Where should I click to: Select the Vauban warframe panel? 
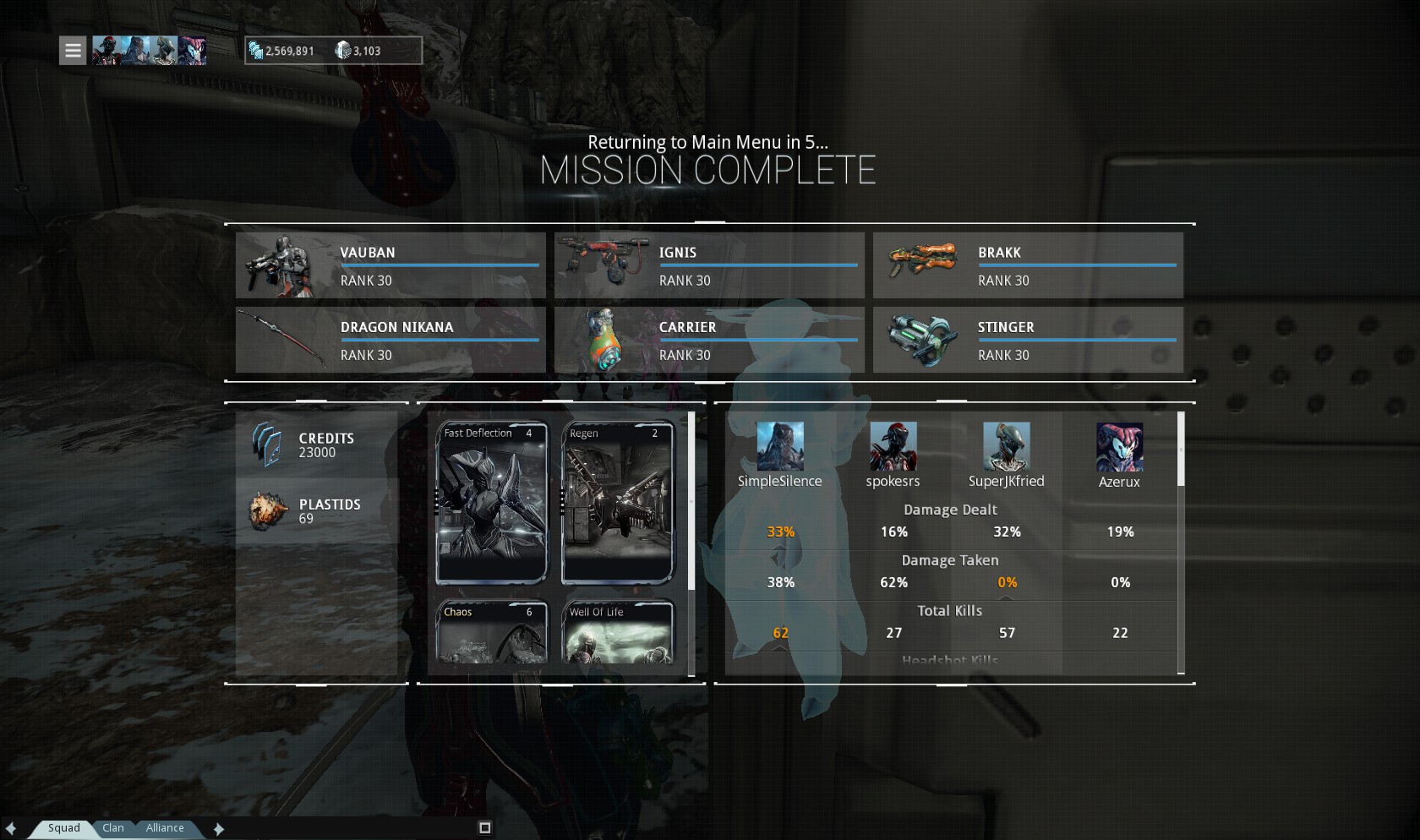[x=390, y=265]
